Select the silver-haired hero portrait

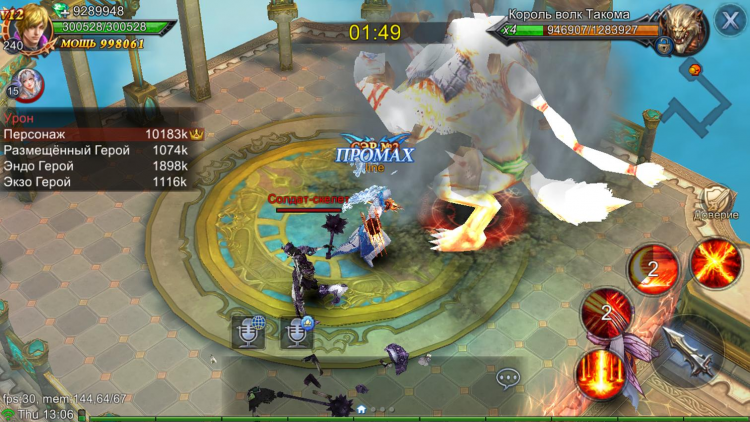point(27,85)
